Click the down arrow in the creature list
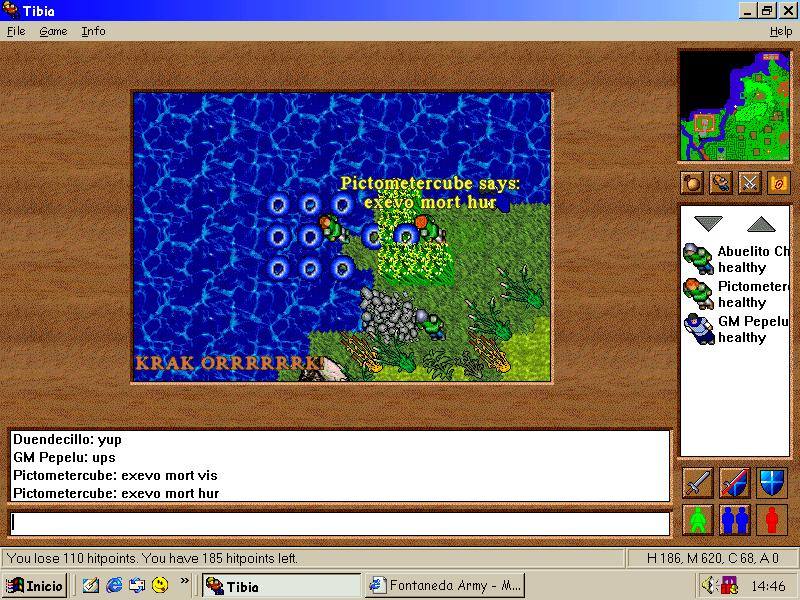Screen dimensions: 800x600 click(x=708, y=224)
